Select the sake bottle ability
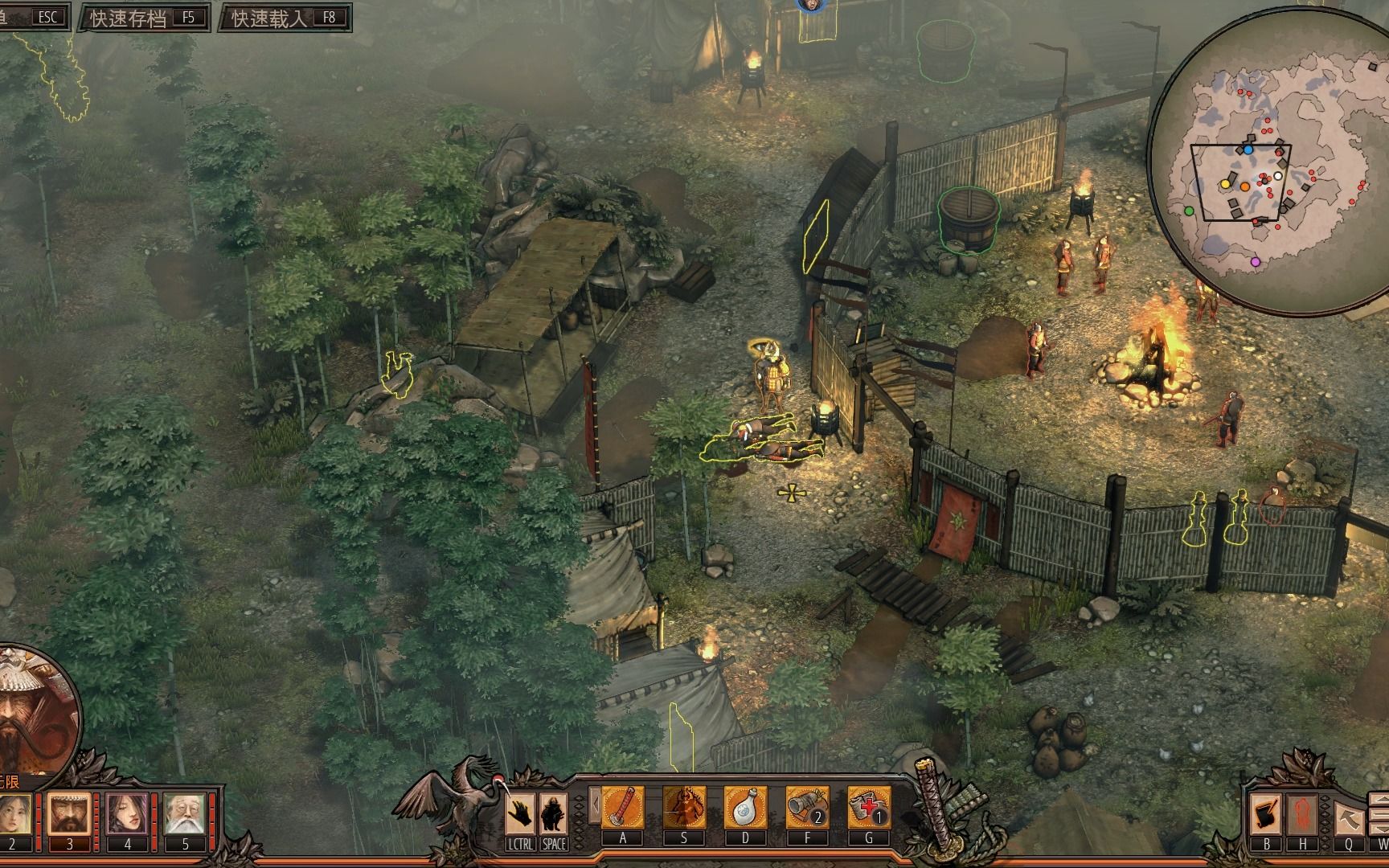The image size is (1389, 868). (745, 808)
